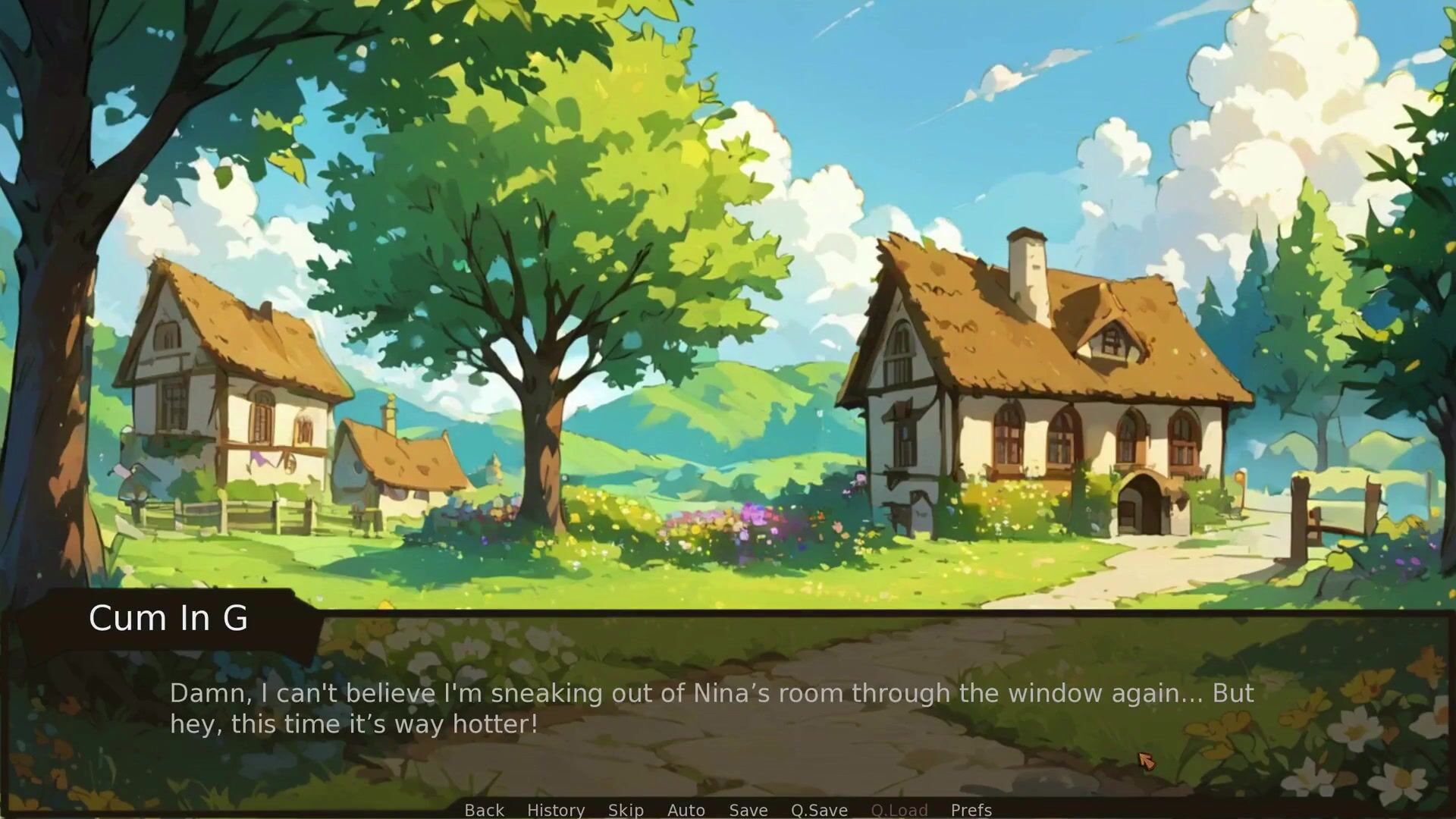Turn on Auto advance
Viewport: 1456px width, 819px height.
pyautogui.click(x=686, y=810)
